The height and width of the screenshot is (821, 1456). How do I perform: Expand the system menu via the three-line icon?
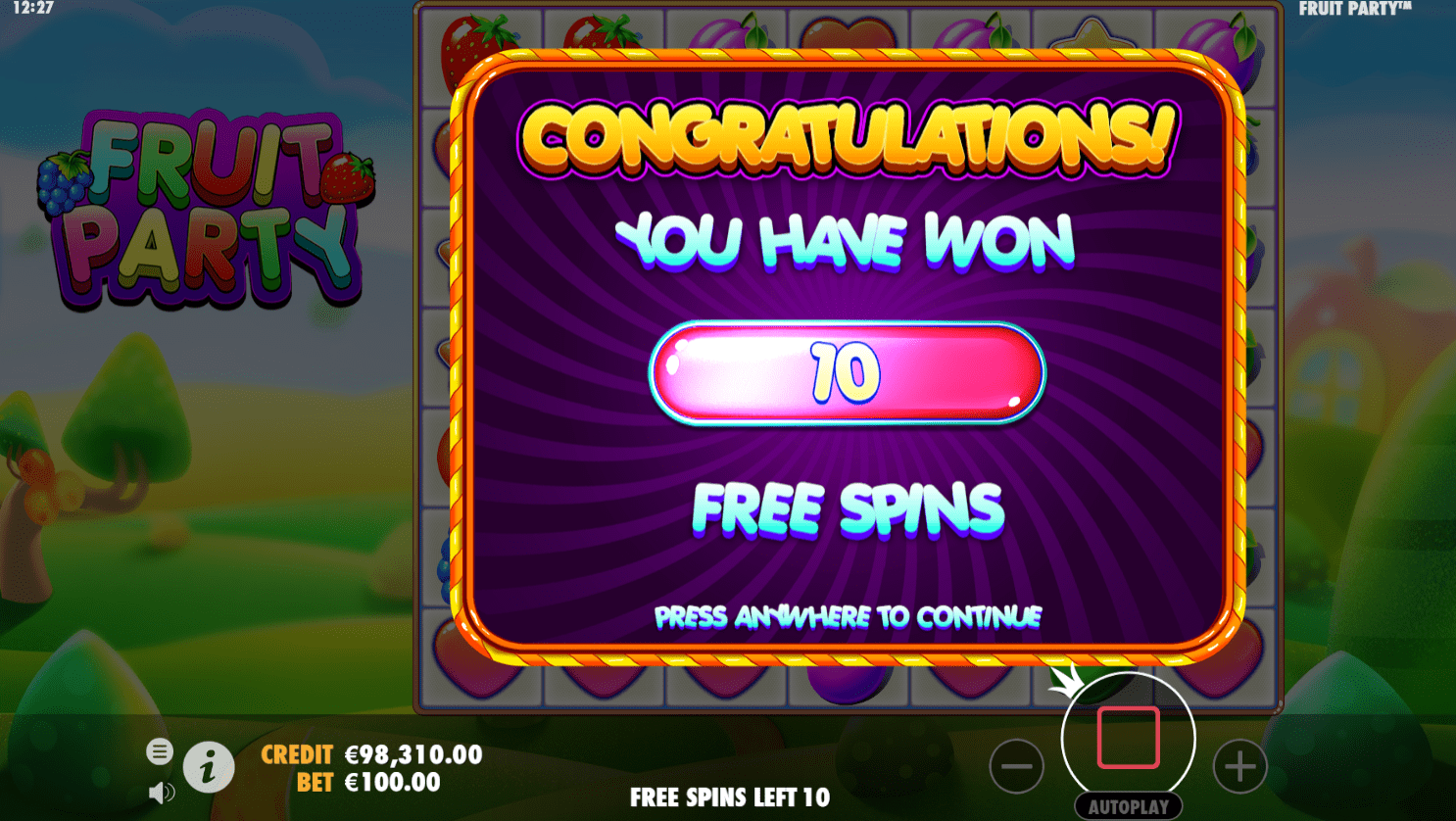click(160, 752)
